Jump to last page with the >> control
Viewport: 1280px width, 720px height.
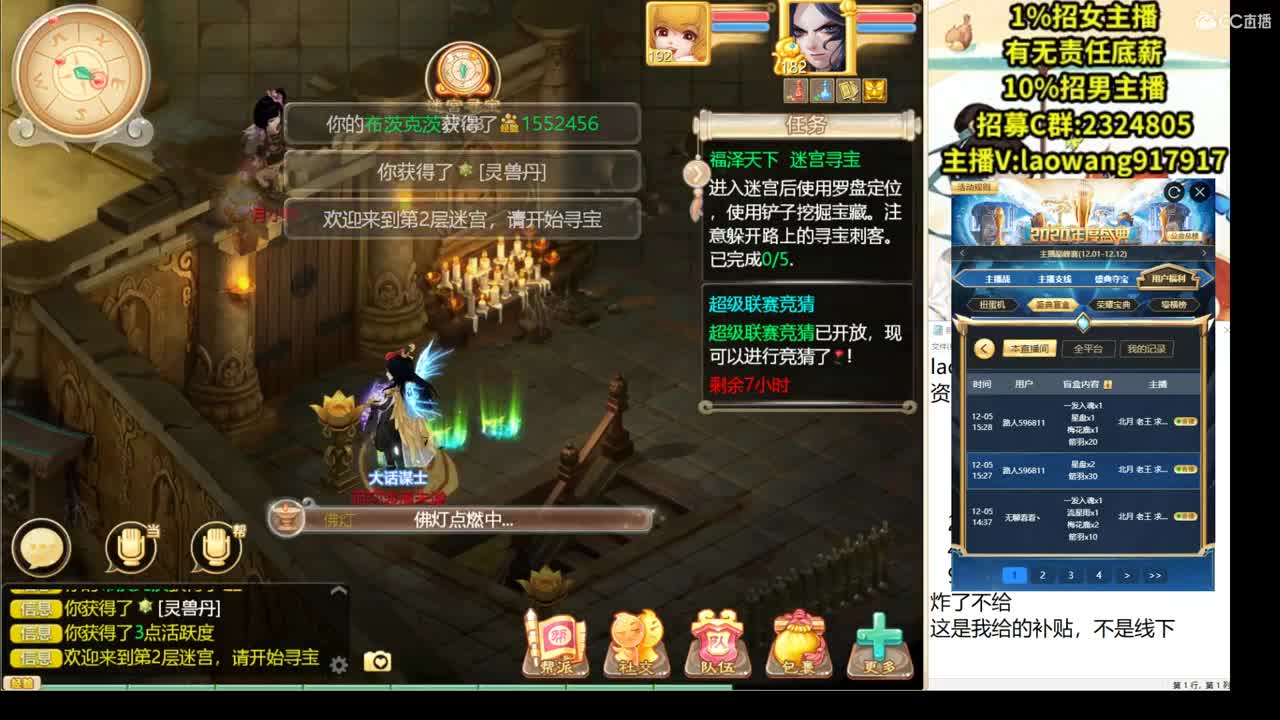1154,574
